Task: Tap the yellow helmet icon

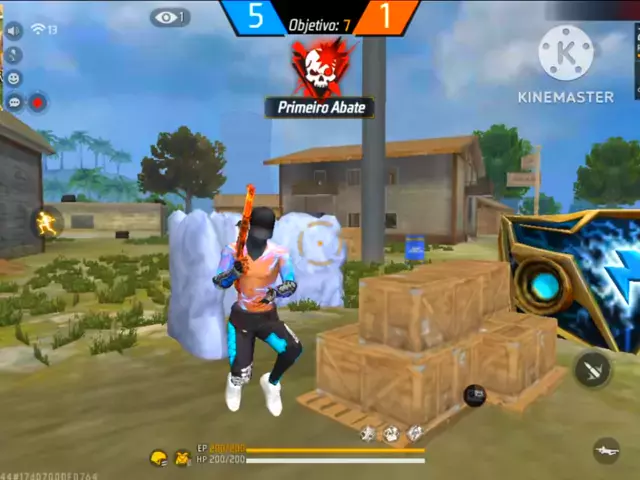Action: click(x=158, y=458)
